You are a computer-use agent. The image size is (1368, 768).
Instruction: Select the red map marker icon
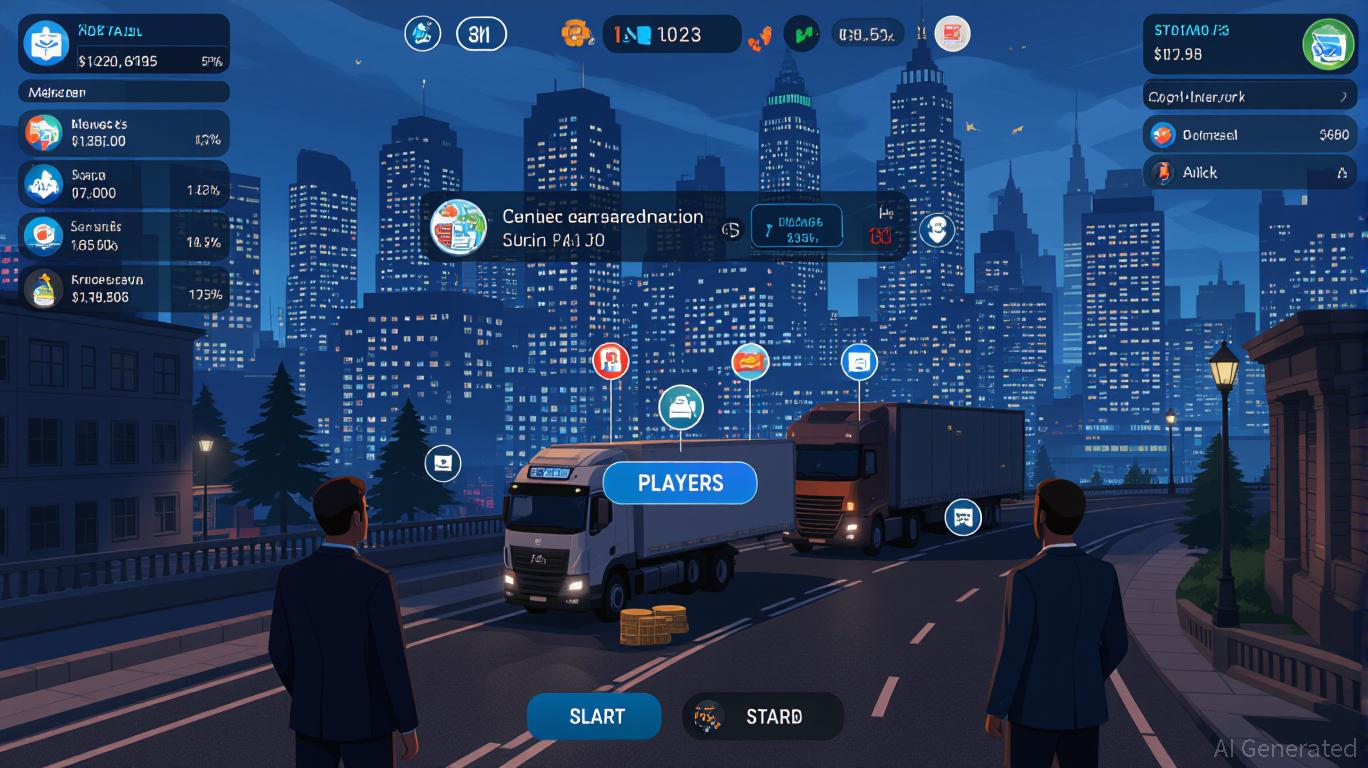610,360
